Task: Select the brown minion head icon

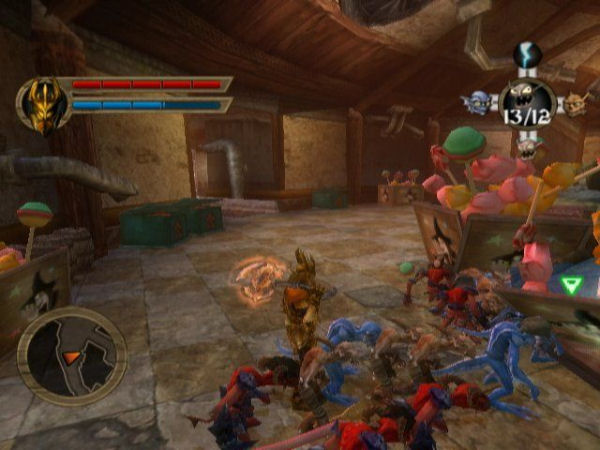Action: click(x=574, y=101)
